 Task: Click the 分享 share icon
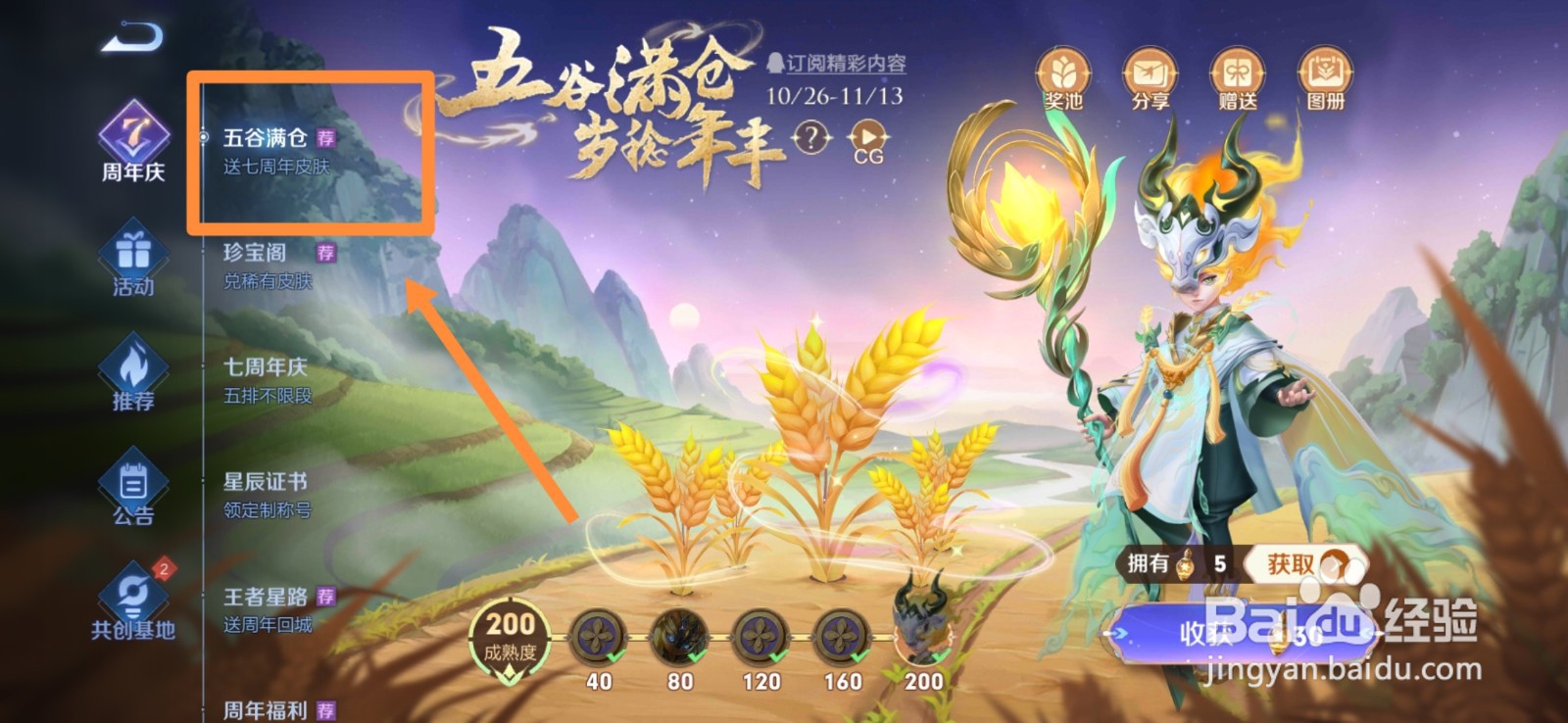(1151, 76)
